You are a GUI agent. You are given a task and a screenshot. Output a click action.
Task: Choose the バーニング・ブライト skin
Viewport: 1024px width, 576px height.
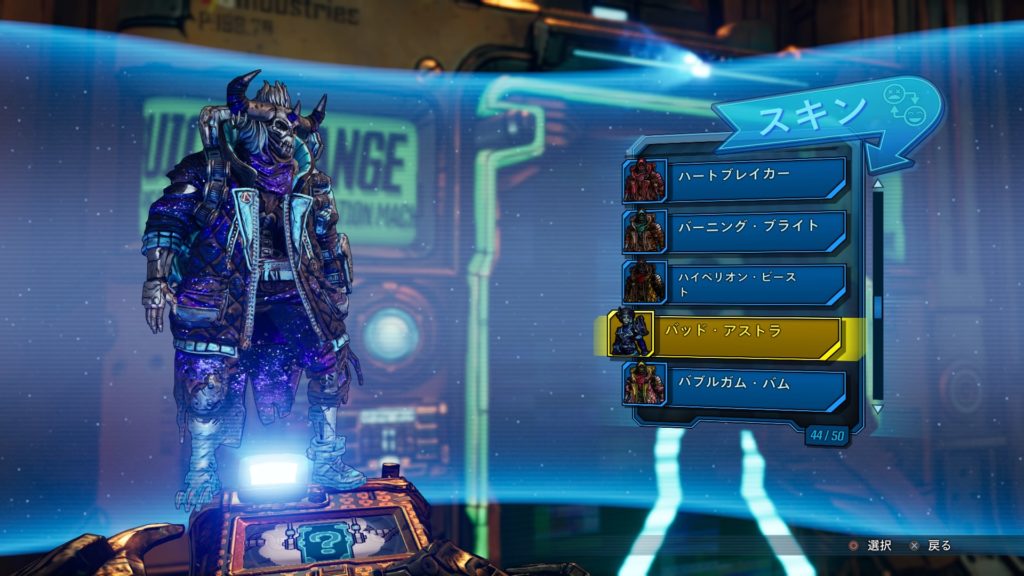(737, 230)
